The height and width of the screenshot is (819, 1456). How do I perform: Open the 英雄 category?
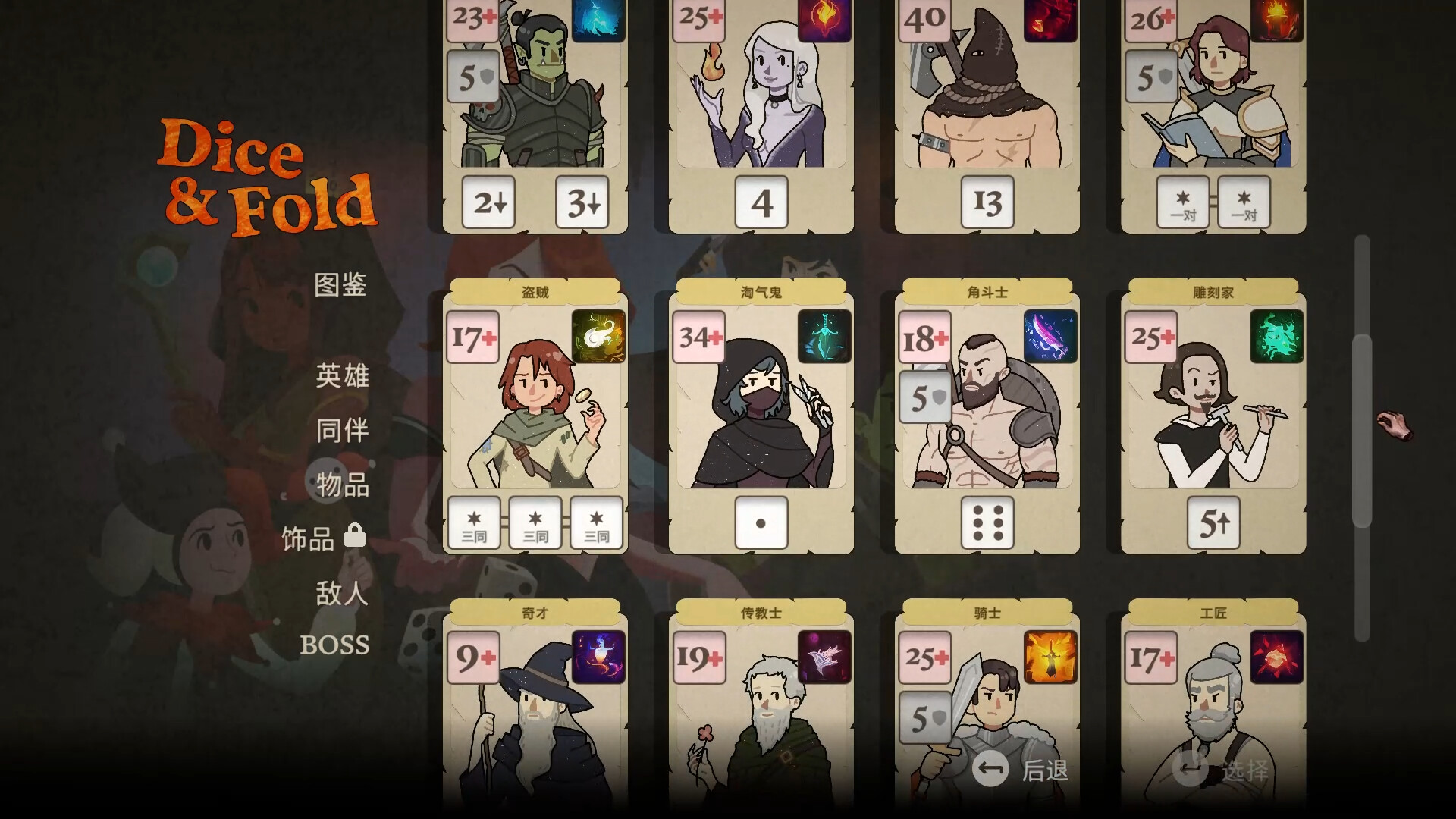342,375
